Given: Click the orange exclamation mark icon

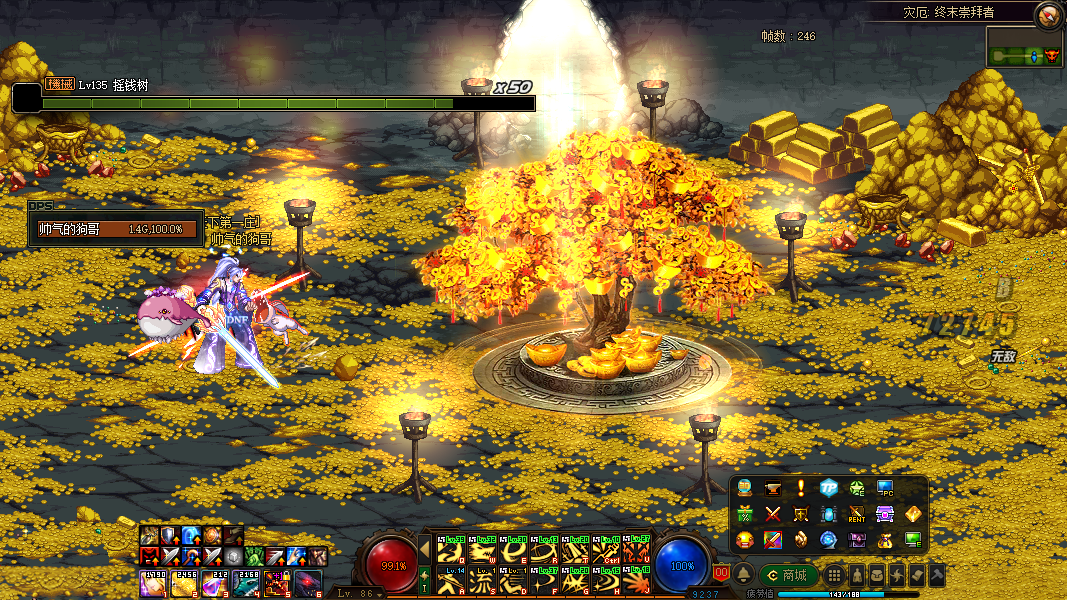Looking at the screenshot, I should point(801,488).
